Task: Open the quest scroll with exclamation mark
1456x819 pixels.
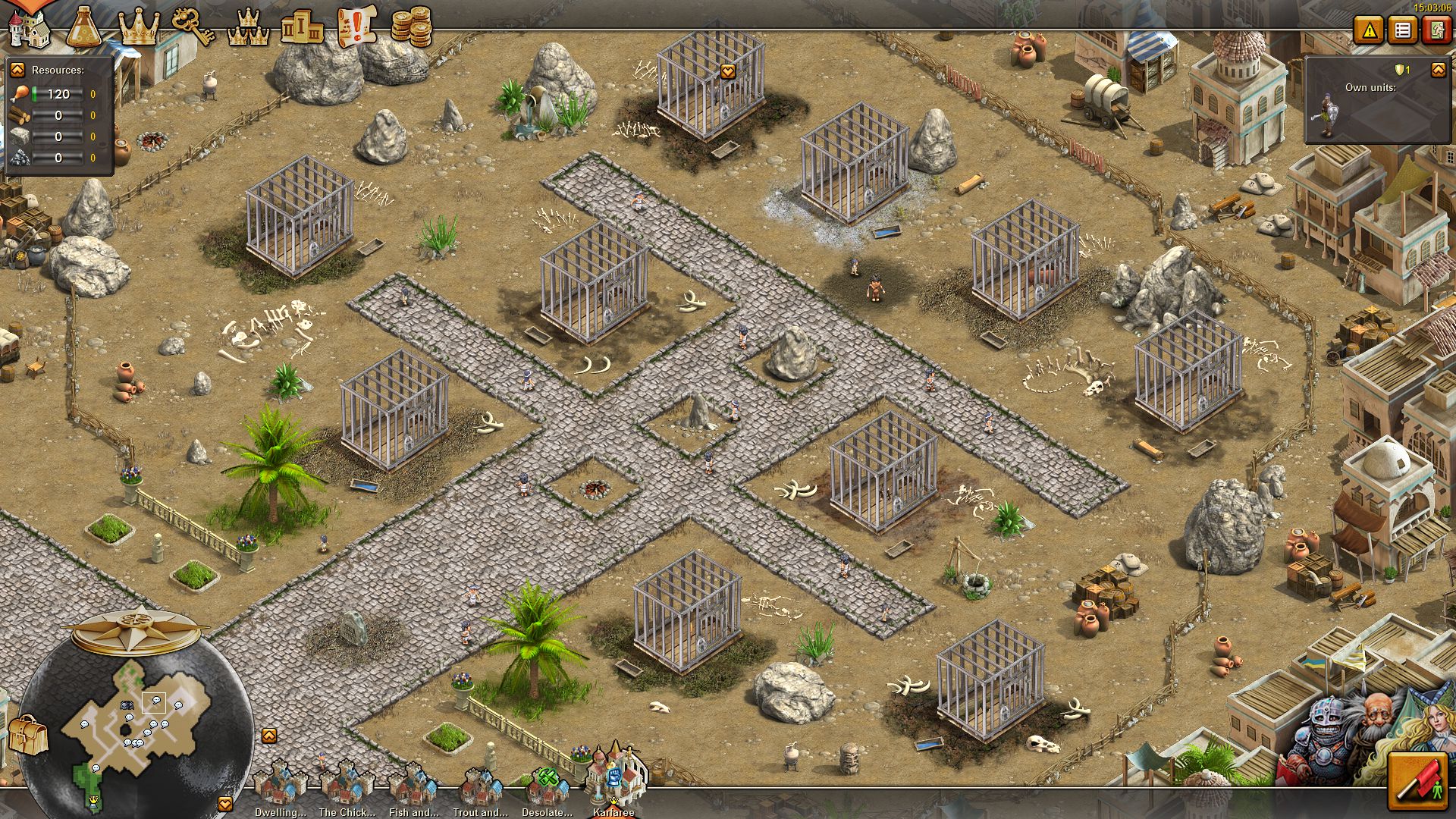Action: pos(356,26)
